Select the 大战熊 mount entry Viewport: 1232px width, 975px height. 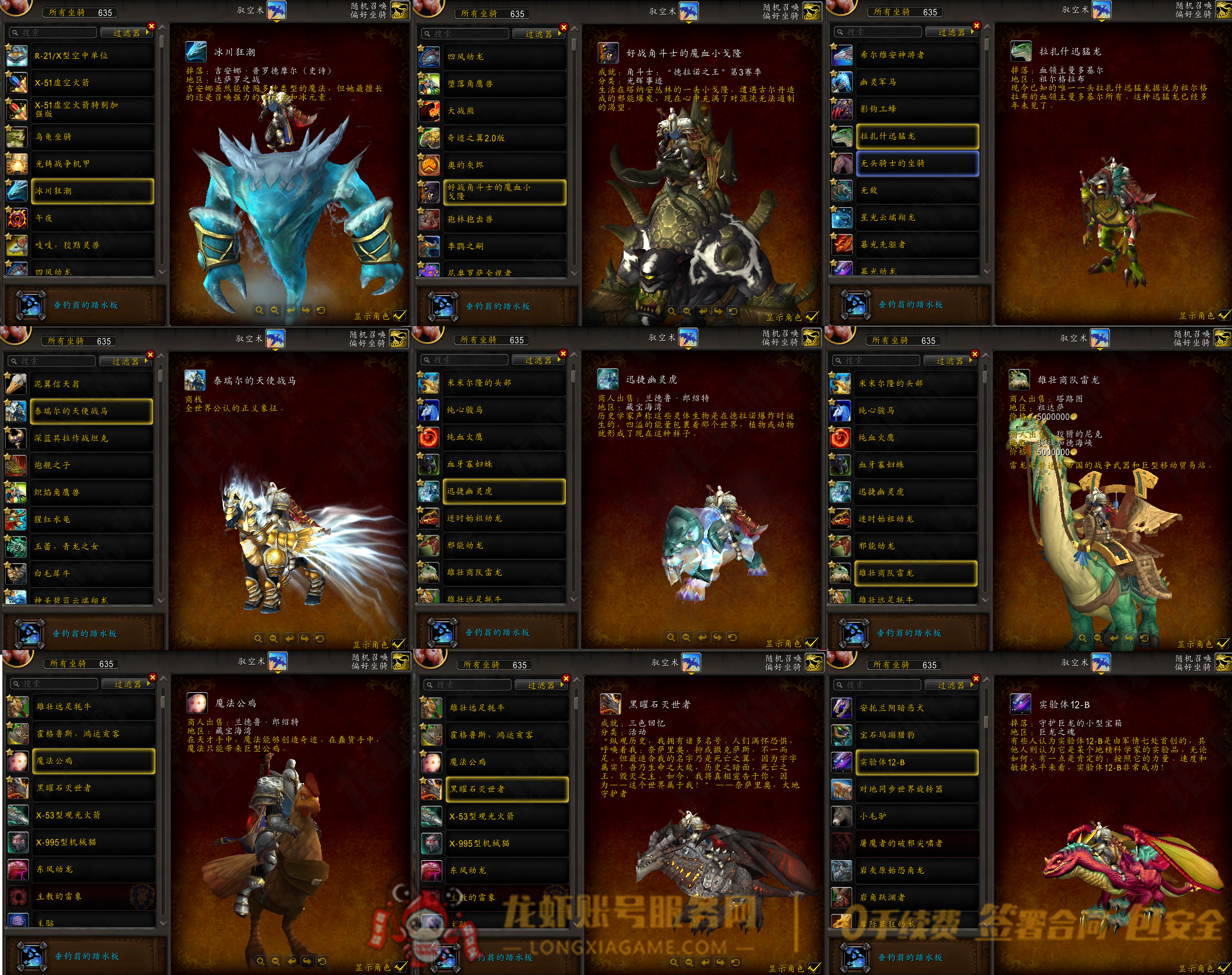(x=505, y=111)
